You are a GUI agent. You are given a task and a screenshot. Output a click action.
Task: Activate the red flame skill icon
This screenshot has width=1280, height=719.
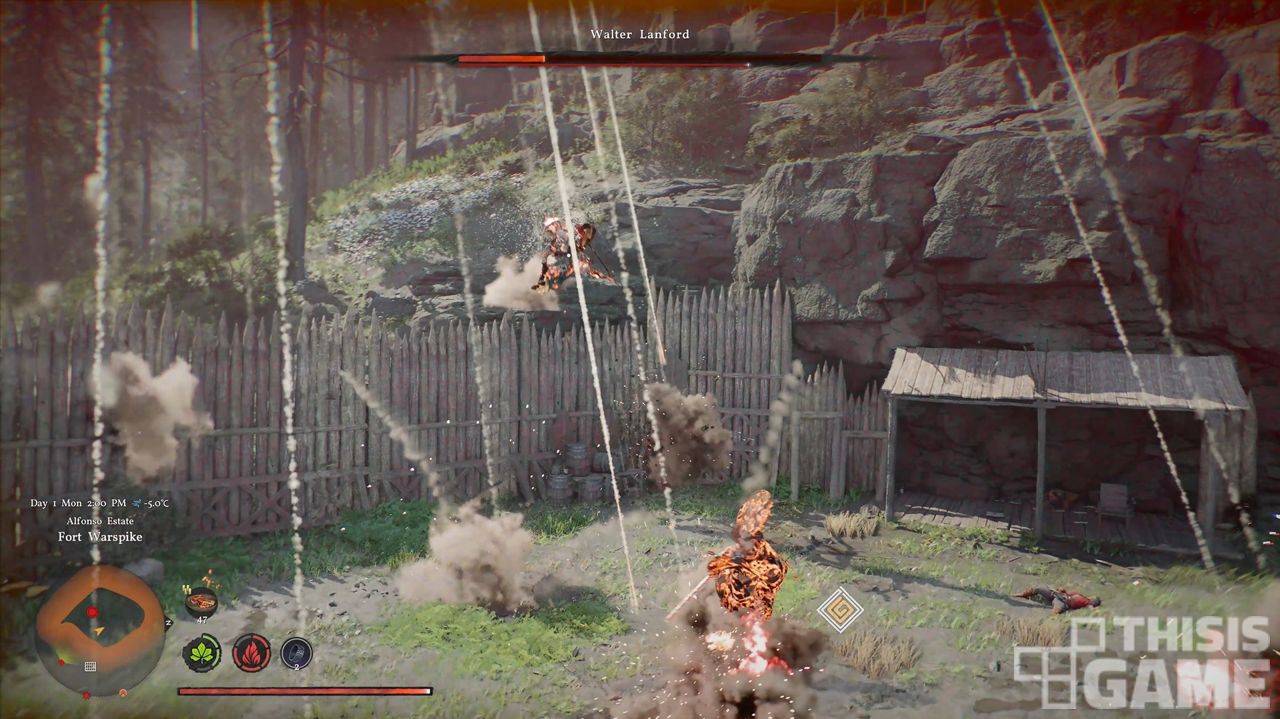[x=251, y=653]
